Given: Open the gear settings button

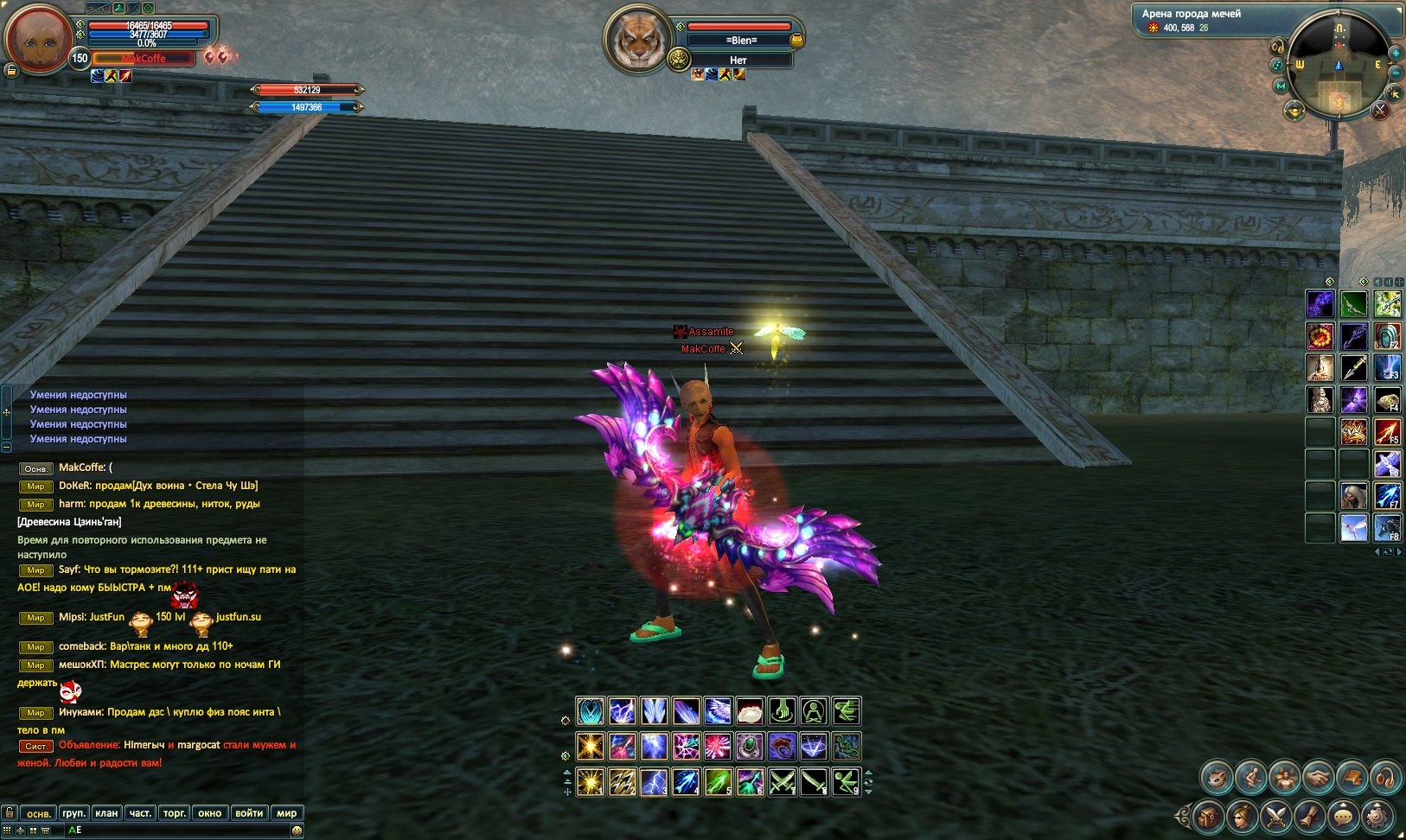Looking at the screenshot, I should [x=1377, y=815].
